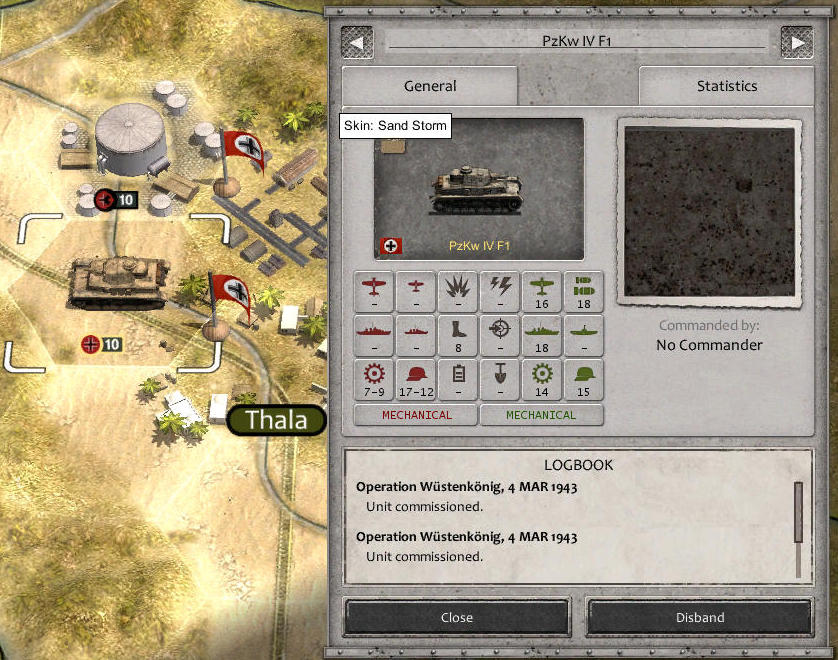Inspect the green helmet stat showing 15
This screenshot has height=660, width=838.
click(584, 380)
